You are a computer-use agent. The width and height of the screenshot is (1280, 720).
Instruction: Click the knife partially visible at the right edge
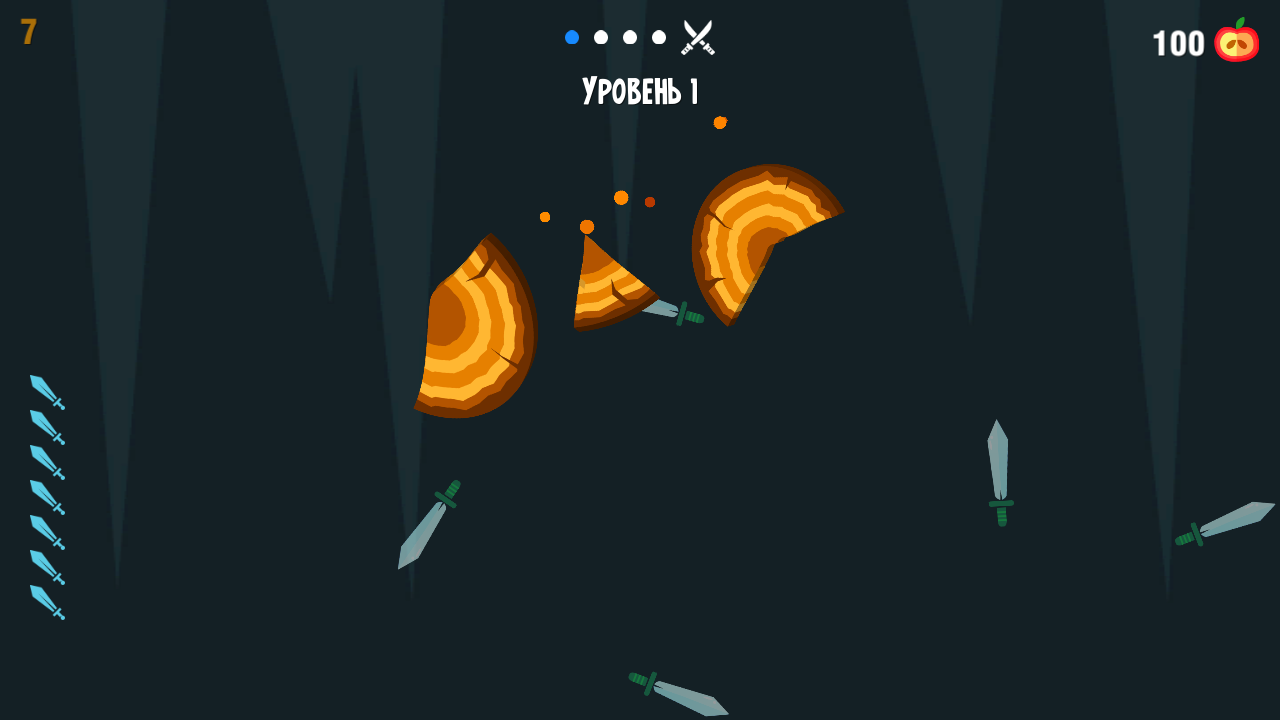(x=1224, y=525)
